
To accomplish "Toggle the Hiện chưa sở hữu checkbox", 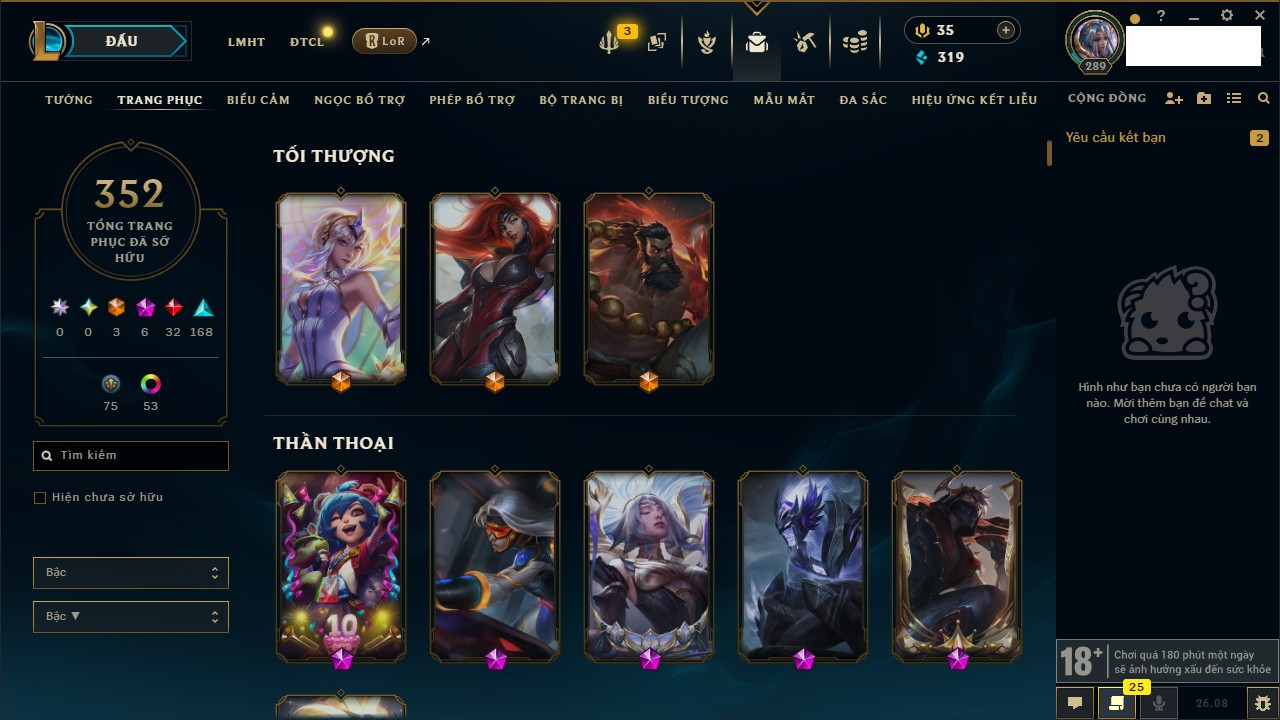I will click(40, 498).
